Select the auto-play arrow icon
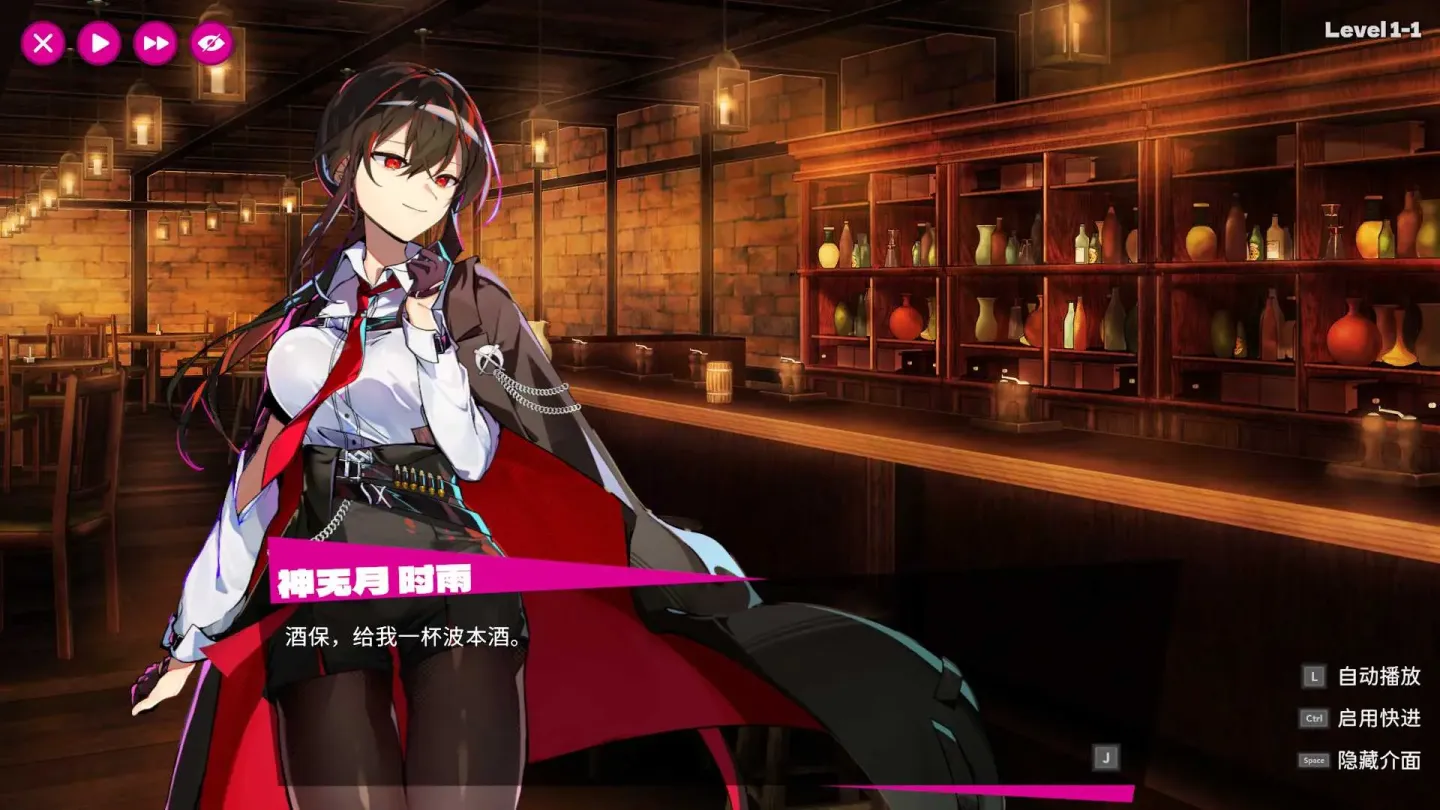The width and height of the screenshot is (1440, 810). [x=97, y=43]
